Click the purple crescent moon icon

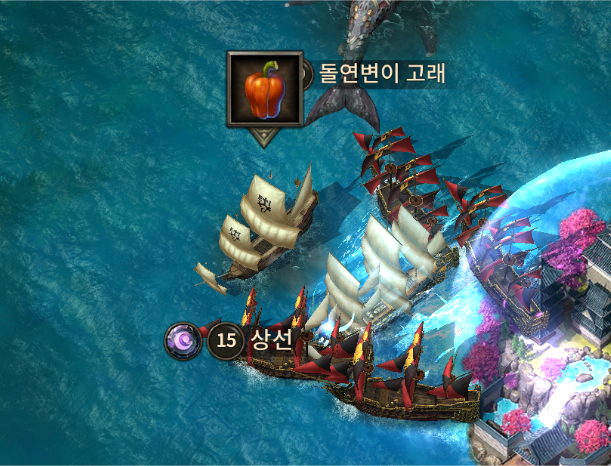point(183,341)
